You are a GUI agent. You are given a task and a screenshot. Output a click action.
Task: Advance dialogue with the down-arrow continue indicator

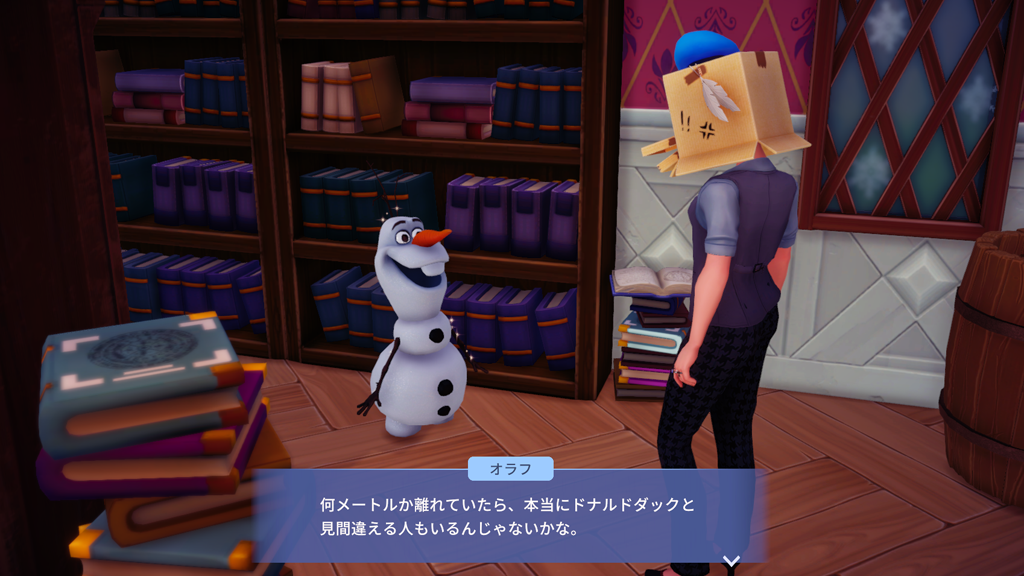(731, 561)
